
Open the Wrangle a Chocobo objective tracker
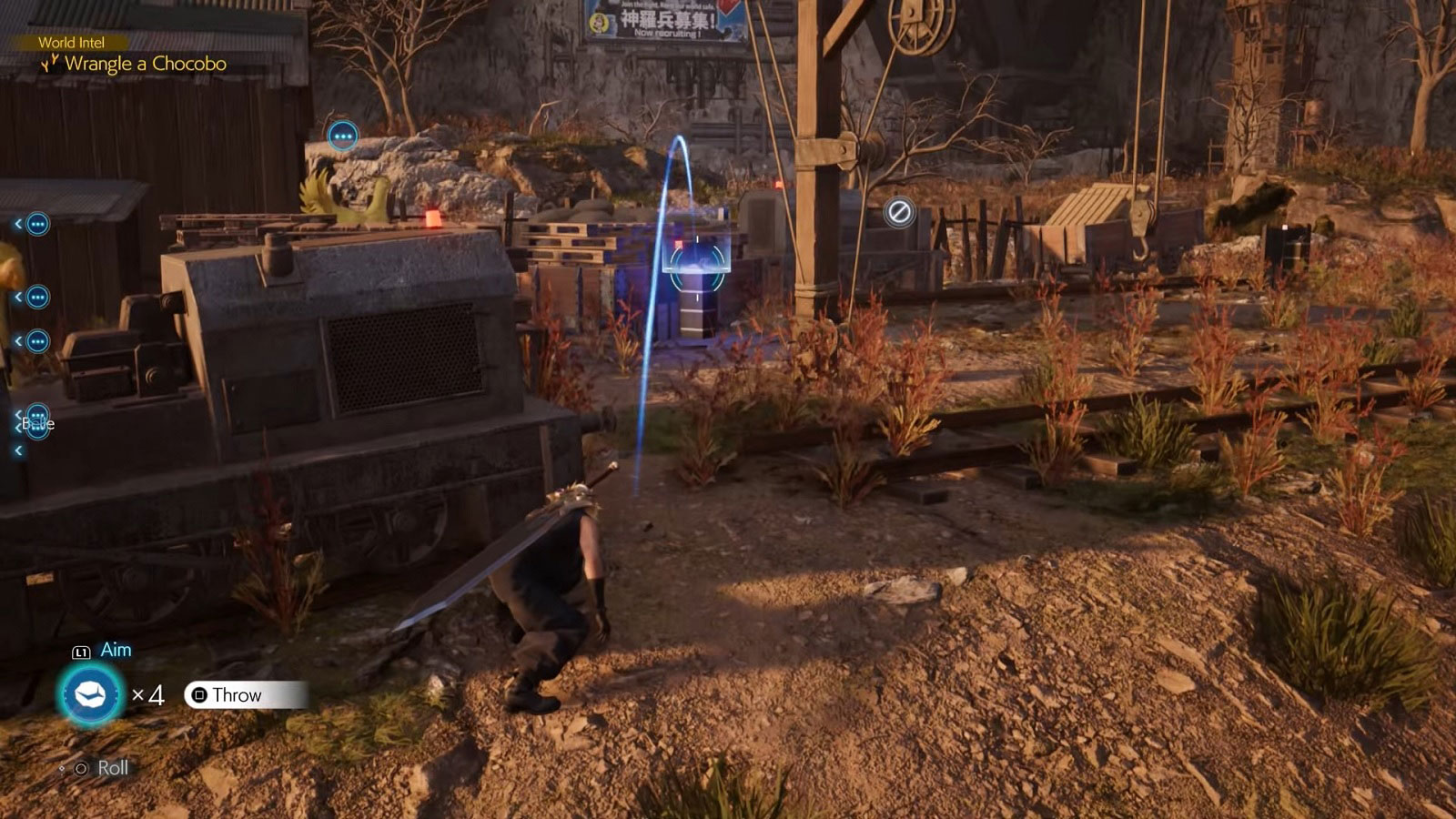tap(144, 64)
